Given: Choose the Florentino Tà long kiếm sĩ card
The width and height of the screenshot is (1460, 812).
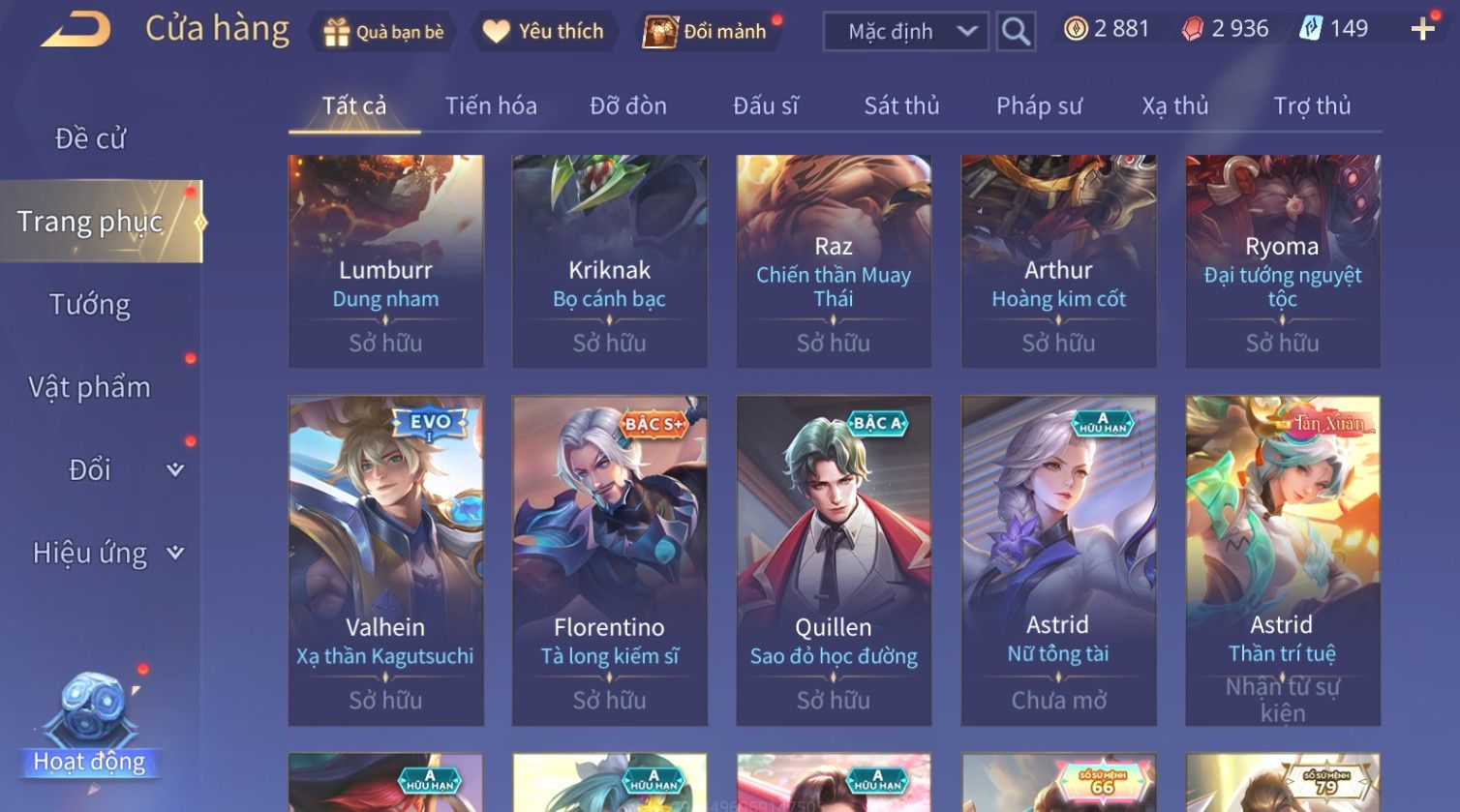Looking at the screenshot, I should click(x=609, y=559).
